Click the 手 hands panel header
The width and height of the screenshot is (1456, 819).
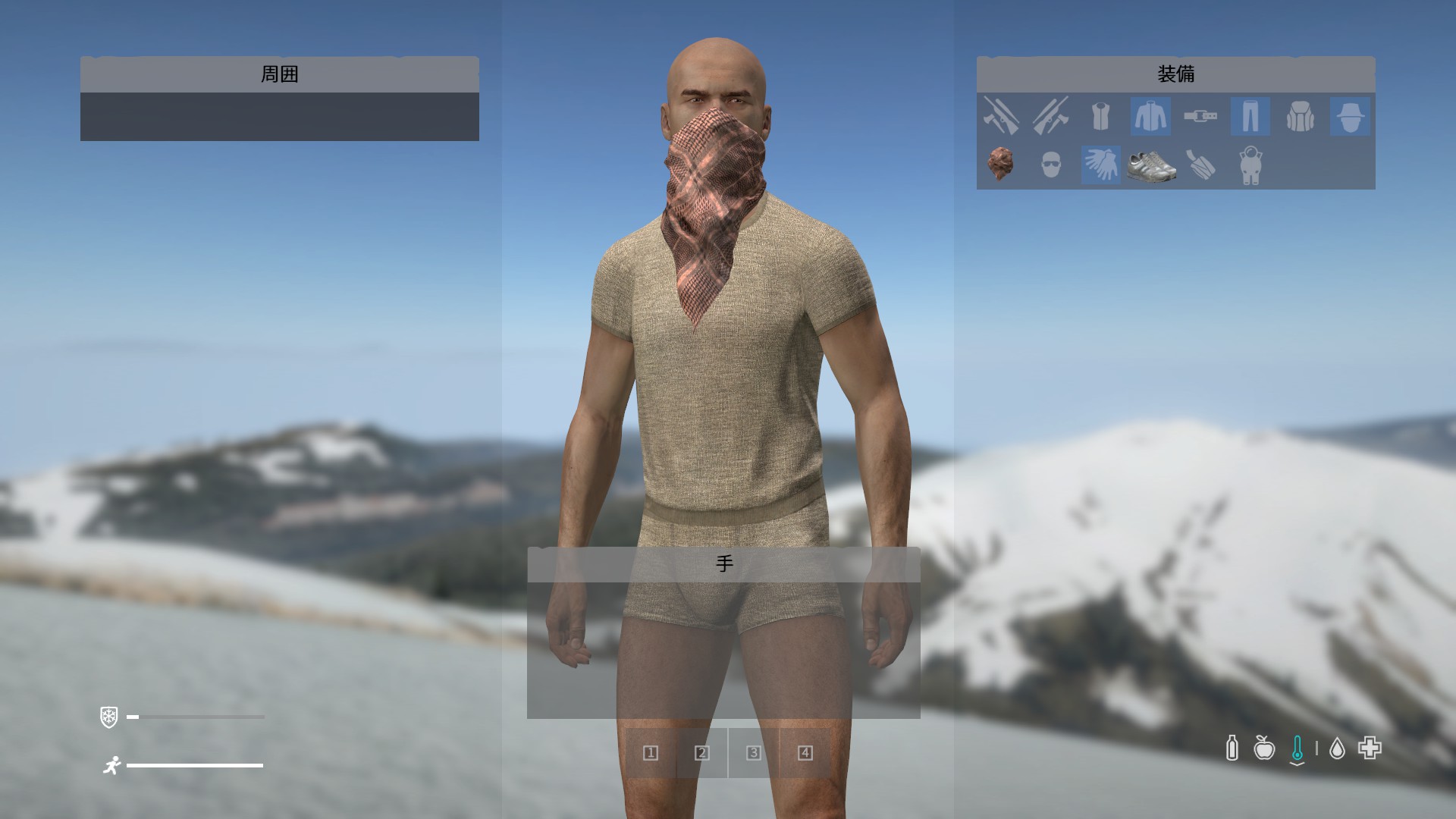tap(723, 564)
